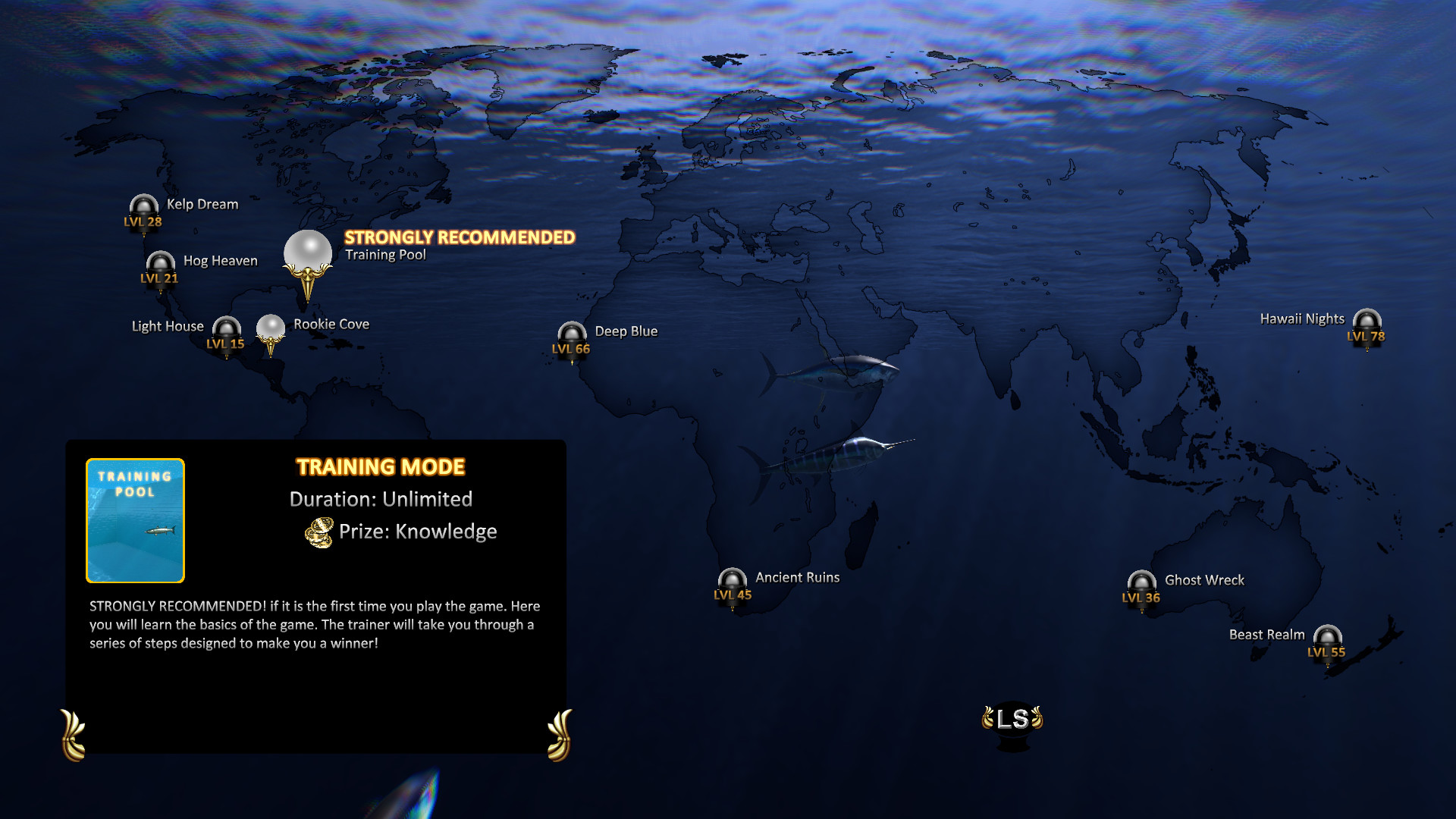Select the Beast Realm LVL 55 icon
Image resolution: width=1456 pixels, height=819 pixels.
[1328, 640]
